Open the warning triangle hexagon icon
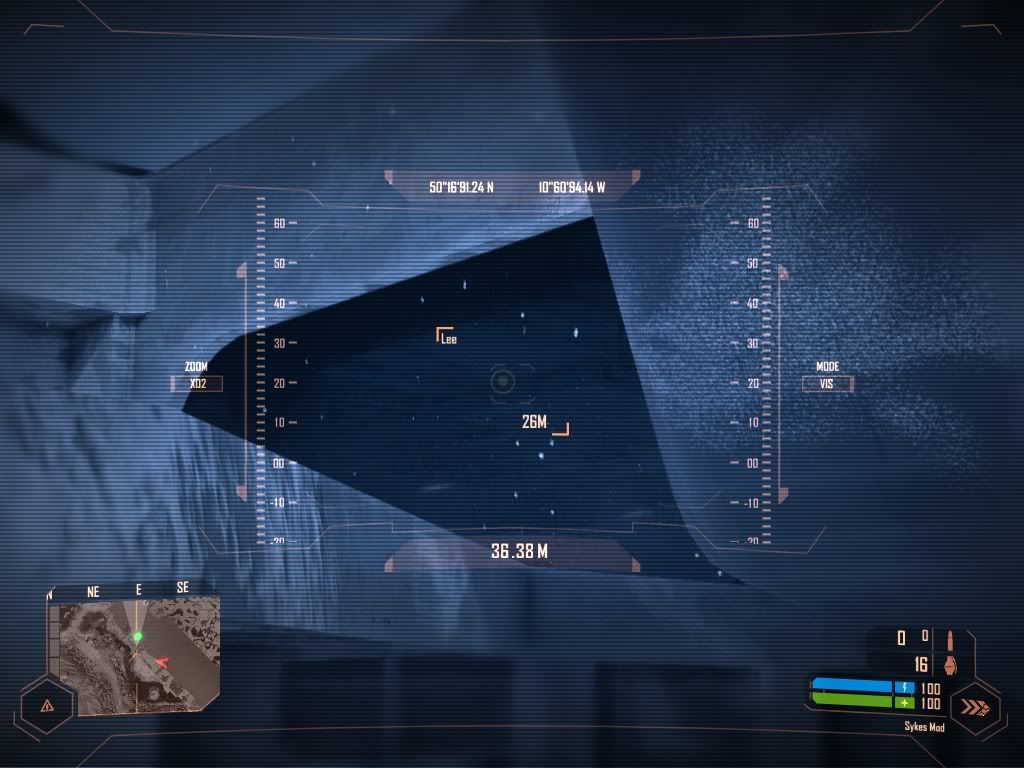 point(47,704)
